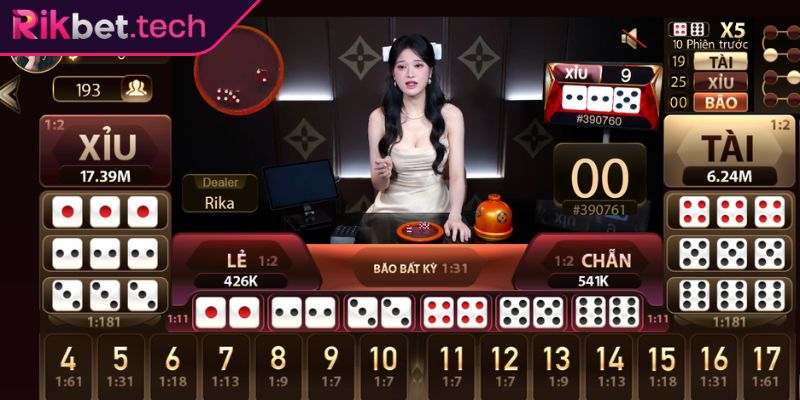Select the Bão Bất Kỳ bet
800x400 pixels.
[414, 268]
